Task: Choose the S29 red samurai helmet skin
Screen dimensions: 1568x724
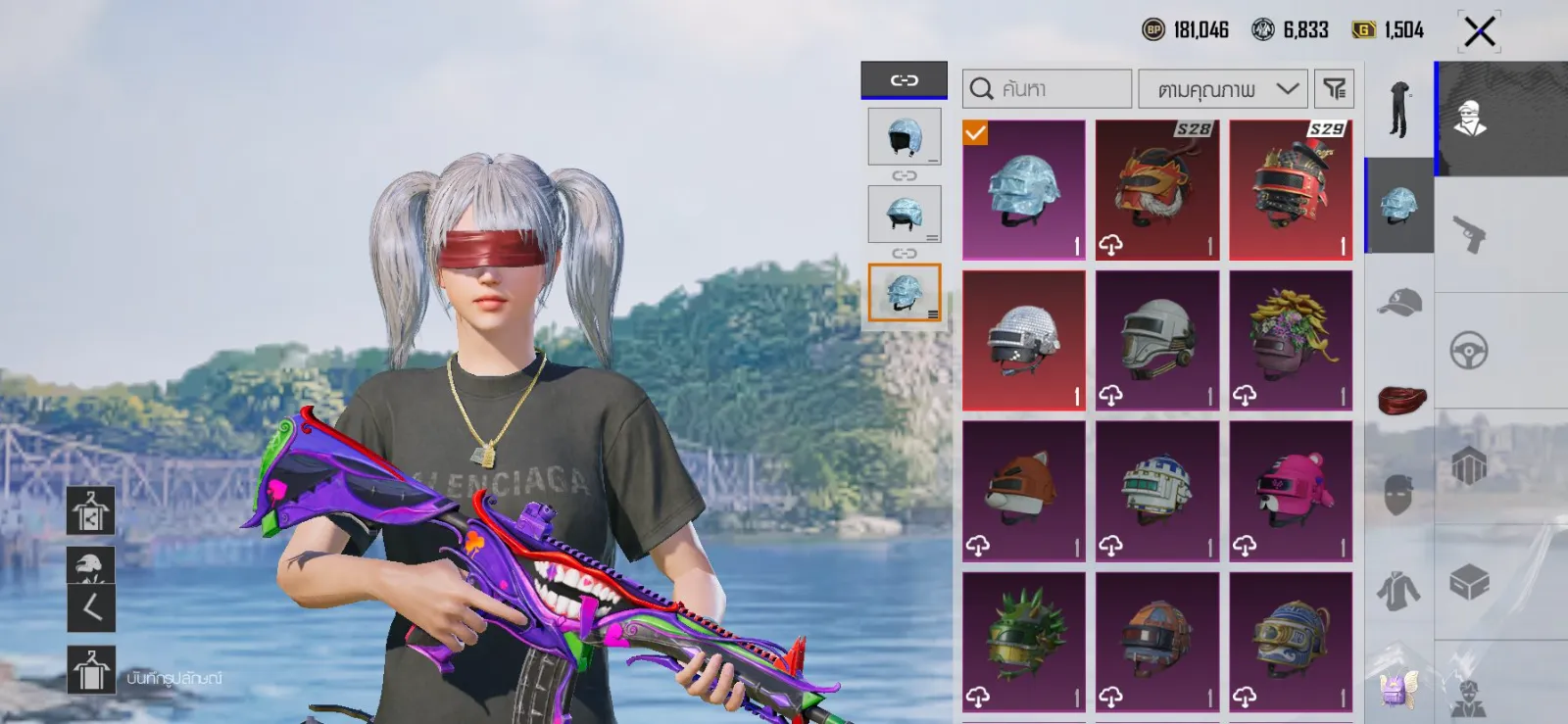Action: (1291, 190)
